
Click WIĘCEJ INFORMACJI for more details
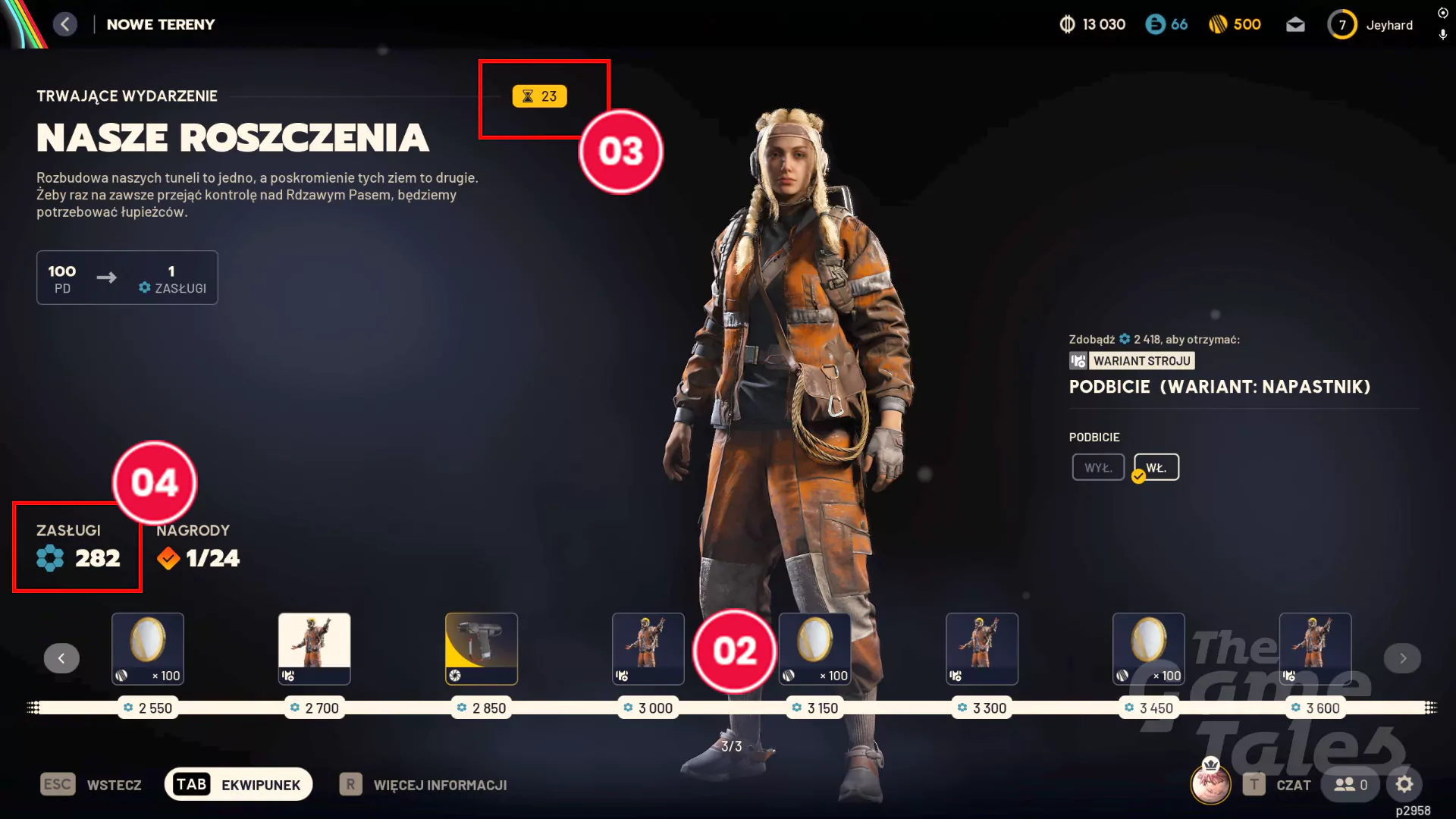(441, 785)
